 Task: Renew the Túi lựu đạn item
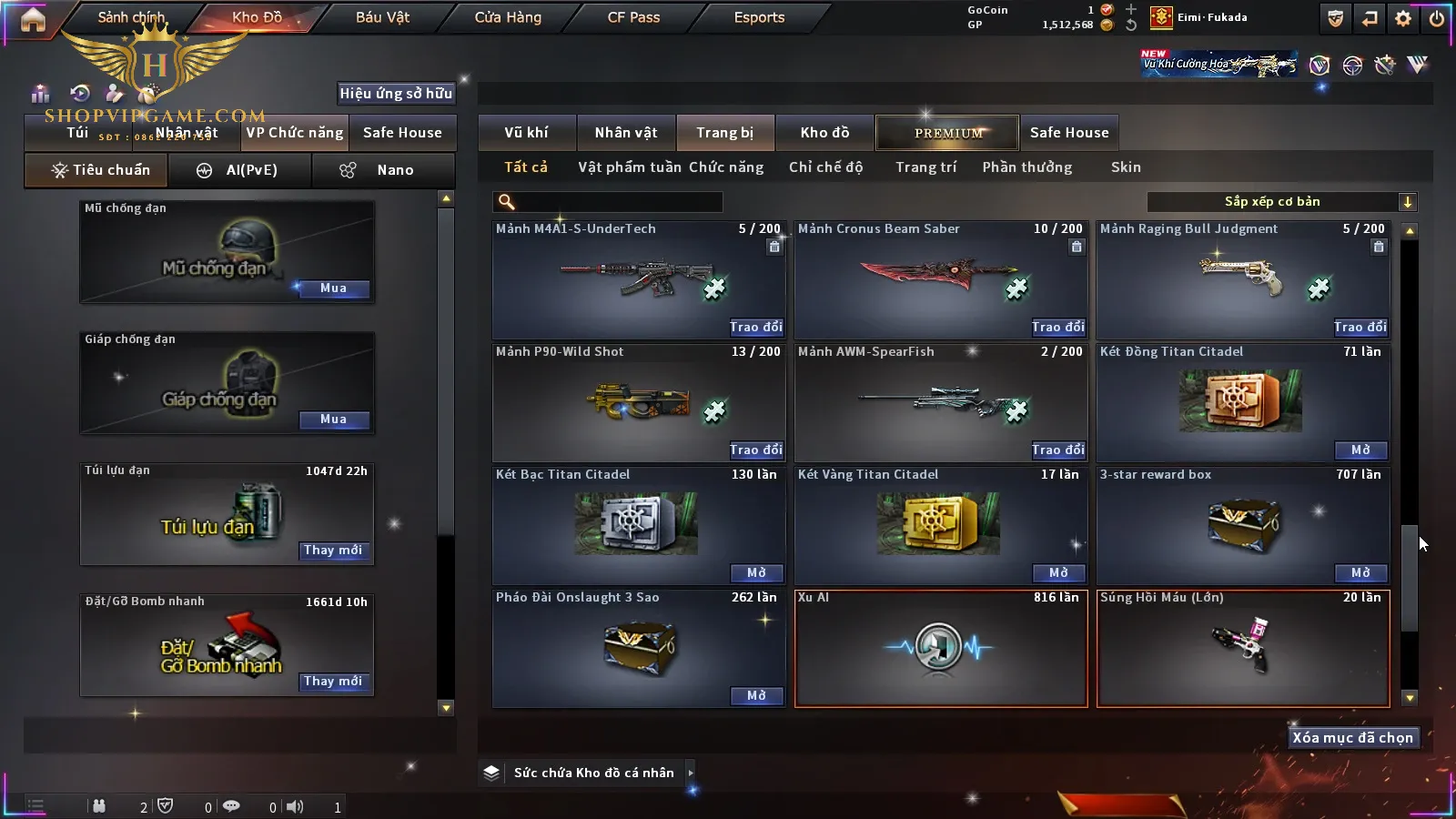coord(333,551)
